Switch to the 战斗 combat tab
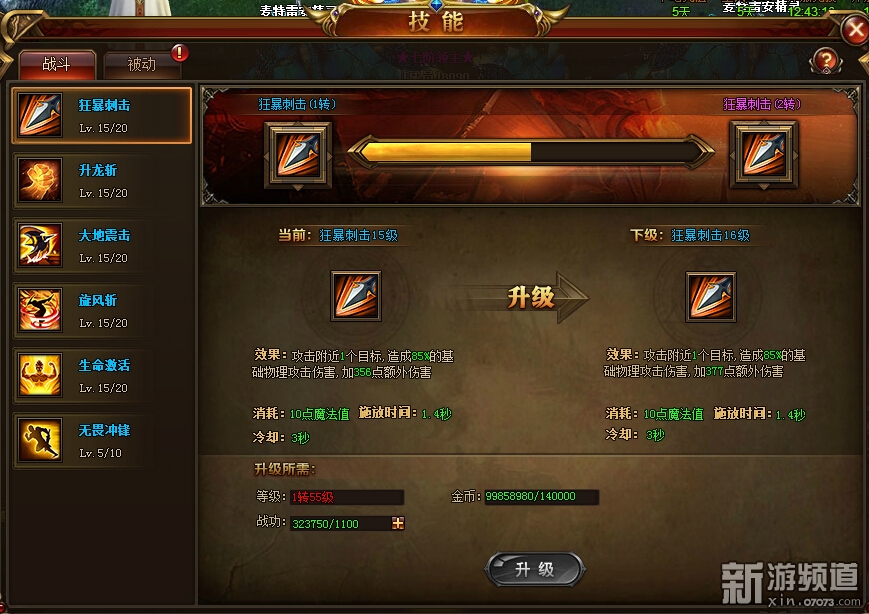869x614 pixels. pos(57,65)
